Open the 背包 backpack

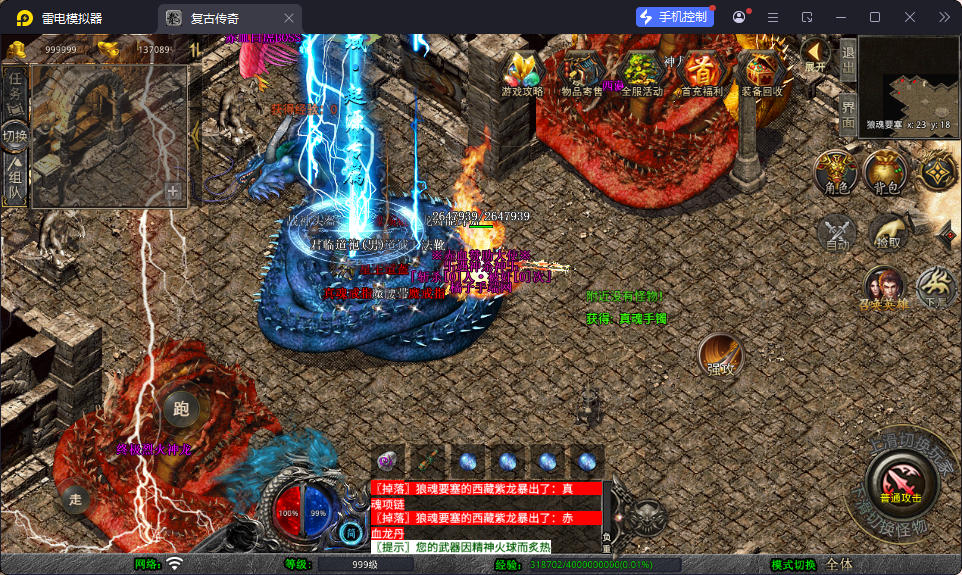pos(884,172)
